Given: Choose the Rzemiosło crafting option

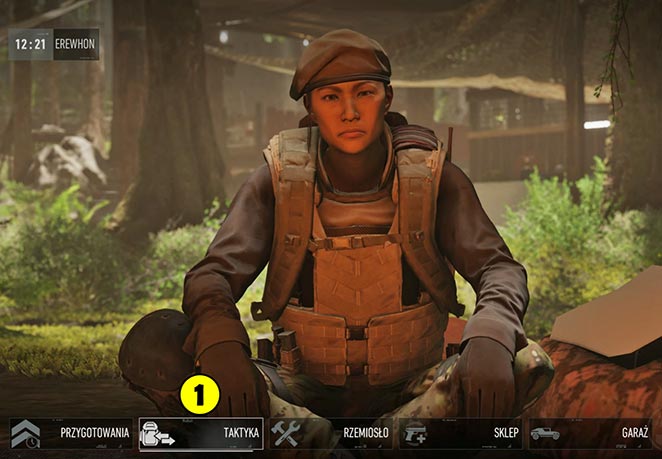Looking at the screenshot, I should click(x=331, y=433).
